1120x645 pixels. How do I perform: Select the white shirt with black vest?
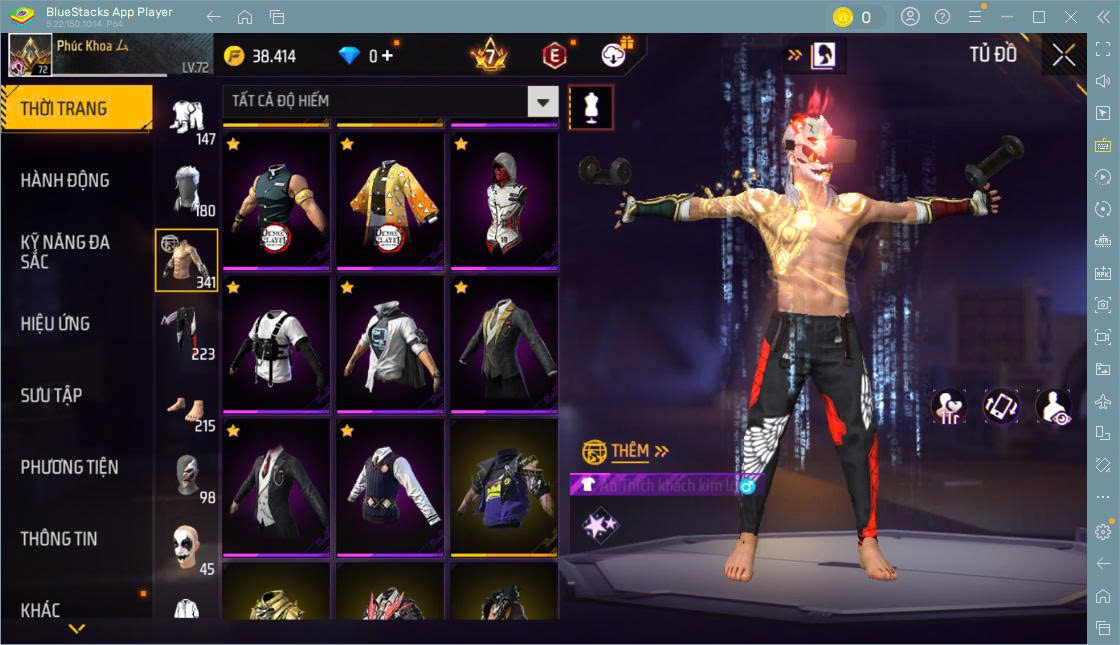coord(276,344)
